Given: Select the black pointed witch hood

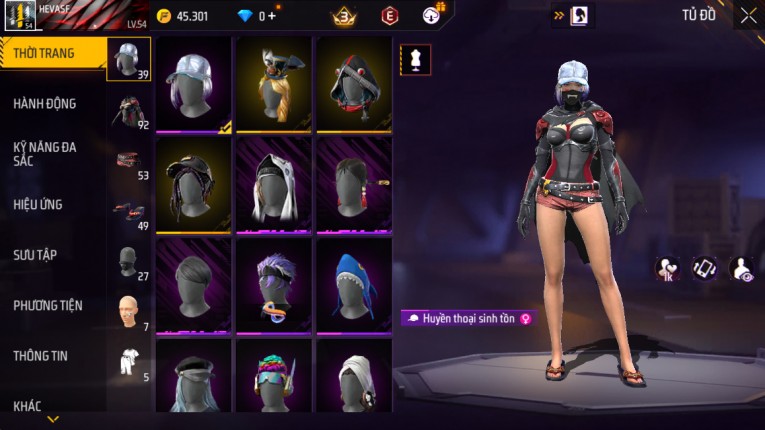Looking at the screenshot, I should [353, 84].
